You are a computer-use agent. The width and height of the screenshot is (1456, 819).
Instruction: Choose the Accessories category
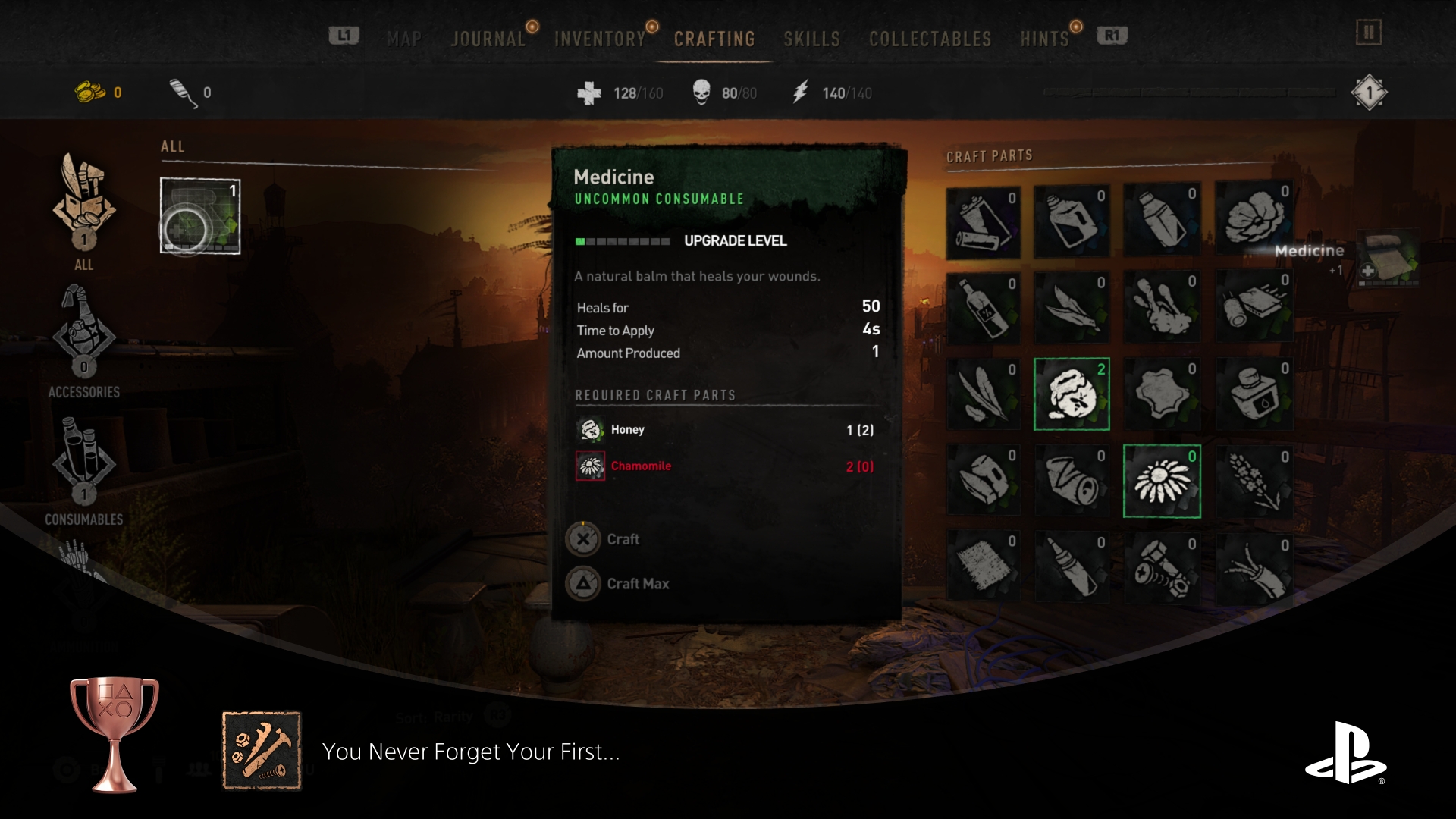[x=84, y=341]
